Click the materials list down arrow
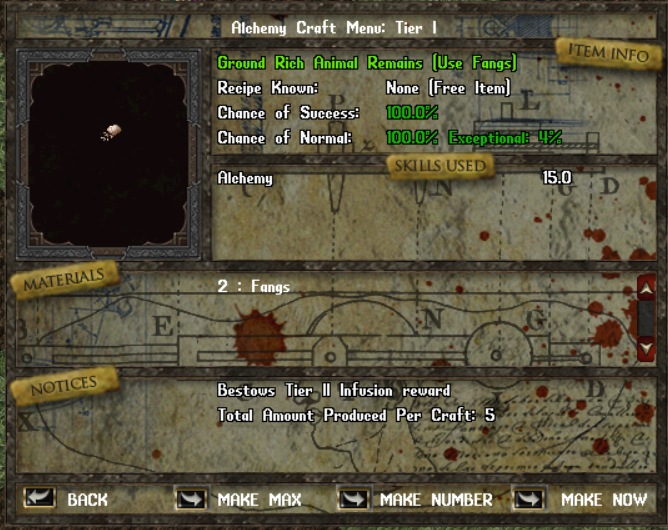668x530 pixels. coord(646,347)
